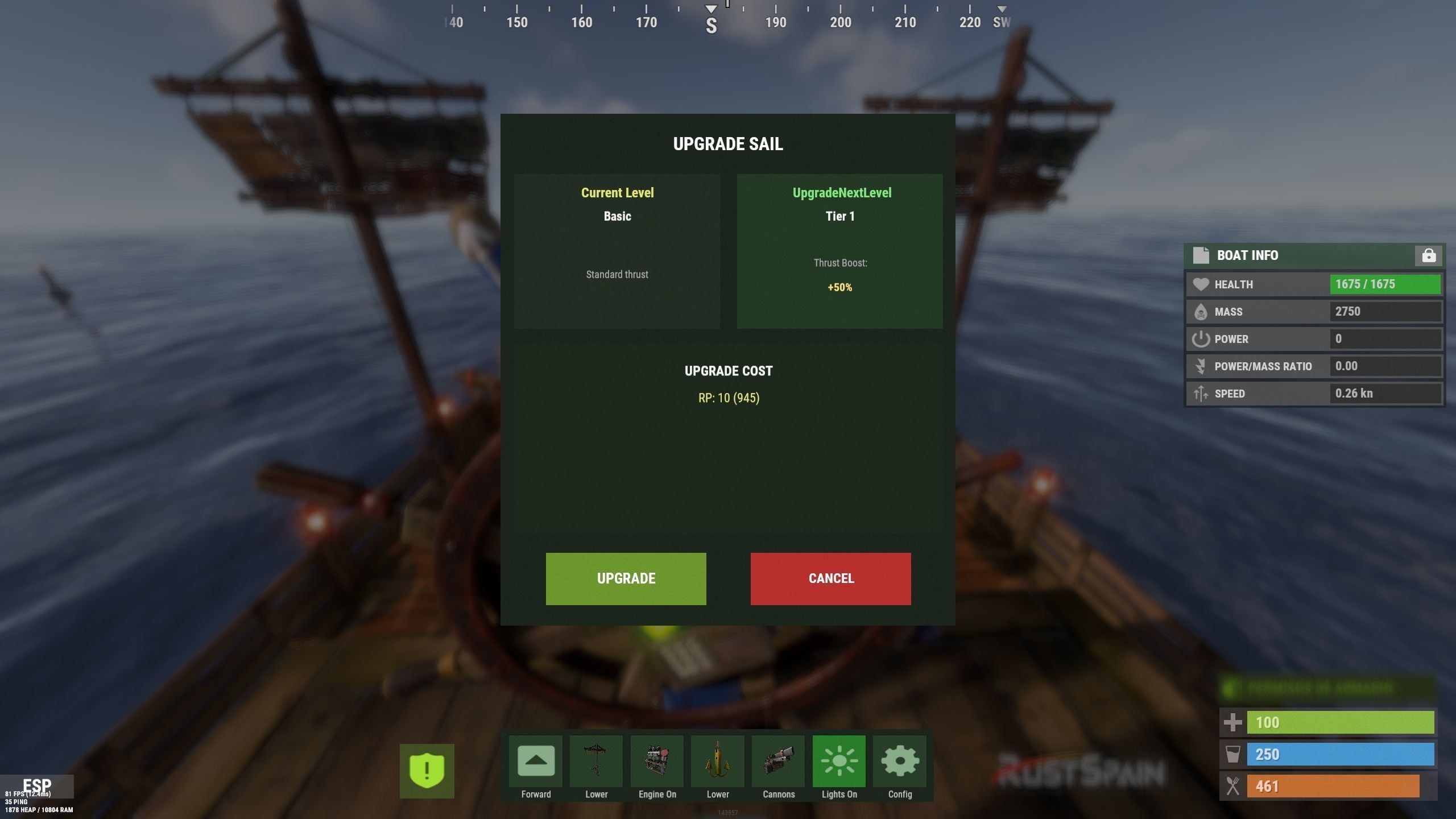
Task: Confirm the sail upgrade with the green Upgrade button
Action: point(626,578)
